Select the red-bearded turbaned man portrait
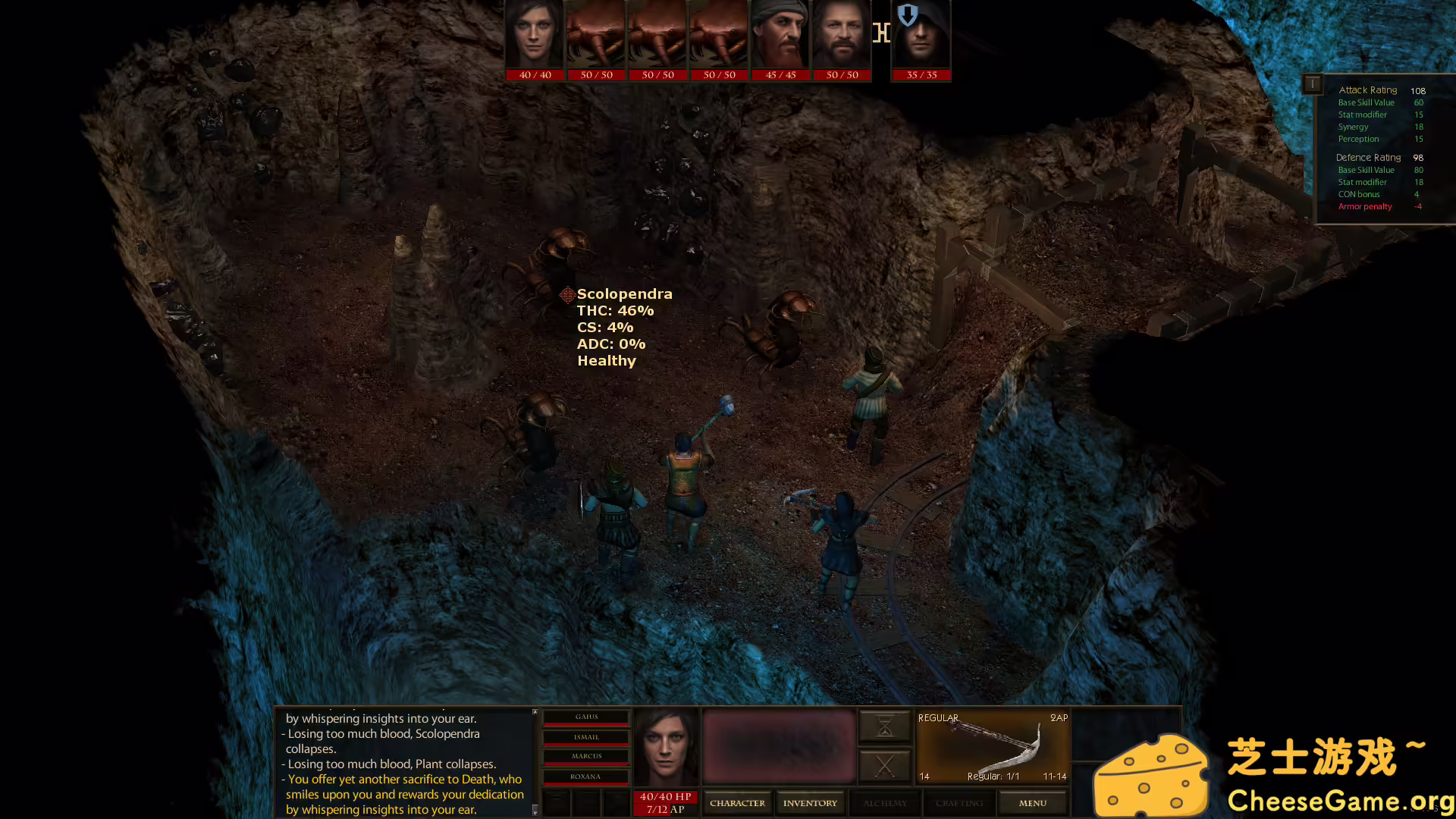The height and width of the screenshot is (819, 1456). pos(780,36)
